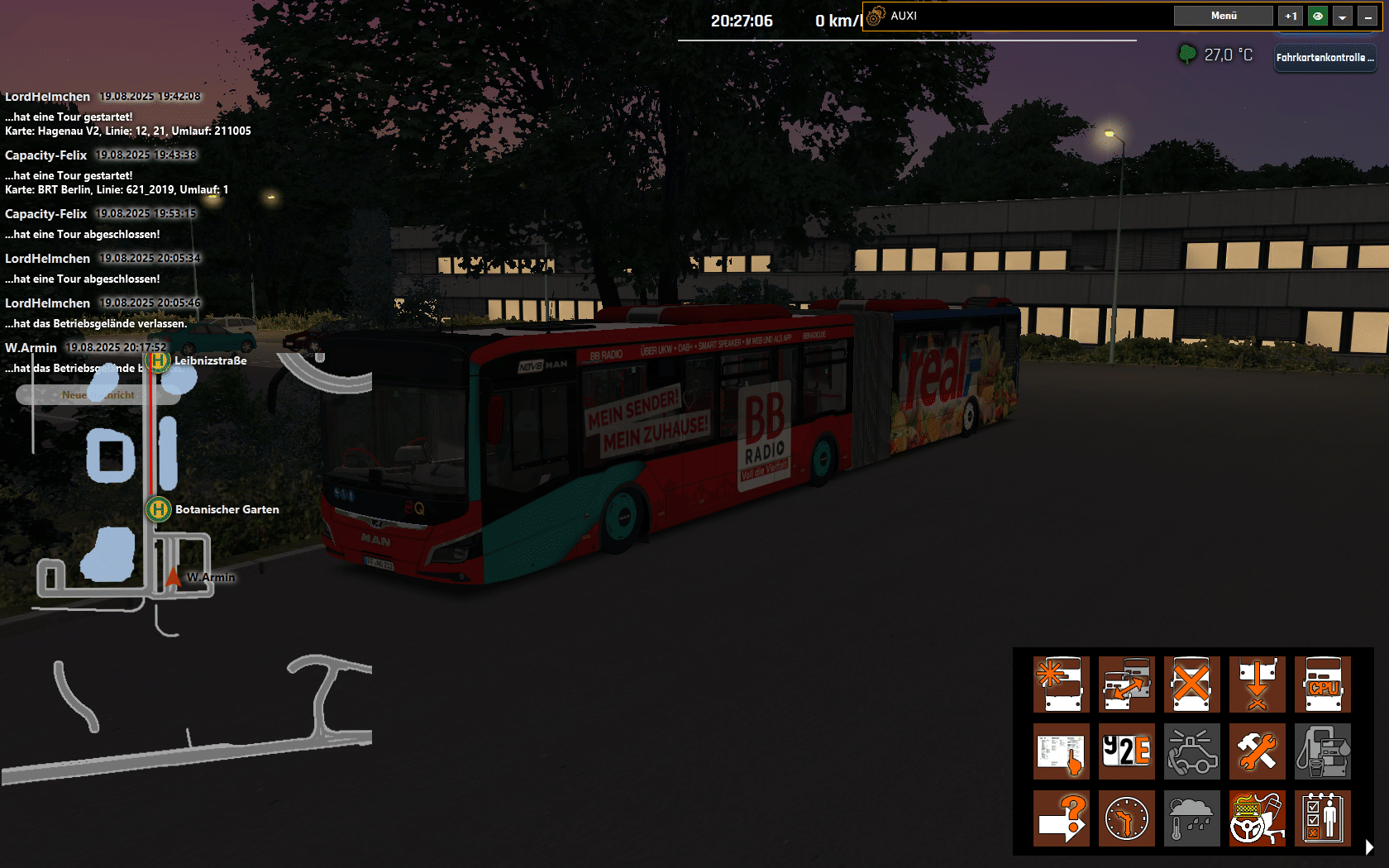
Task: Choose the bus with down-arrow icon
Action: pos(1257,684)
